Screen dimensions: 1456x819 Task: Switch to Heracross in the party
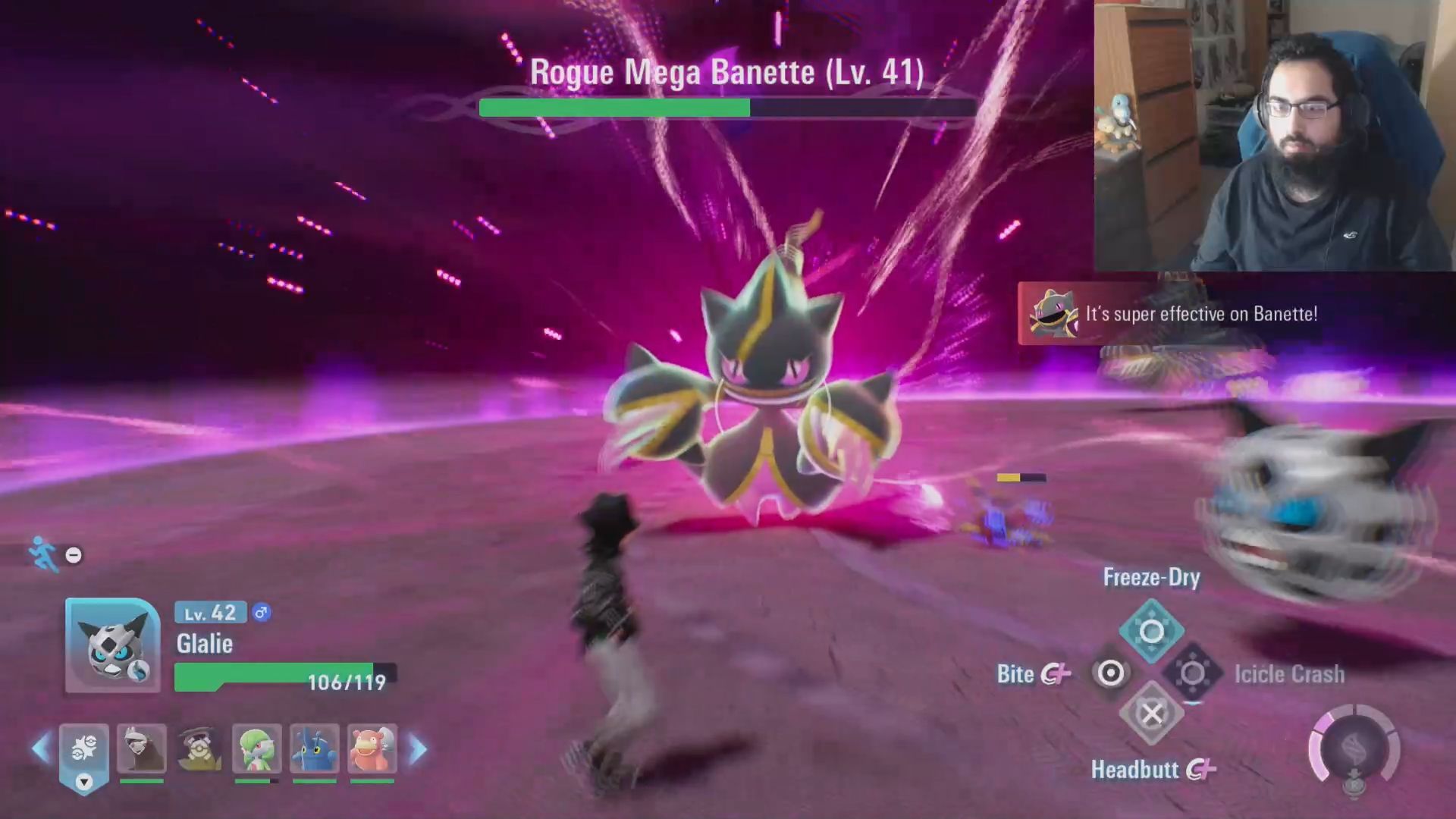click(314, 749)
